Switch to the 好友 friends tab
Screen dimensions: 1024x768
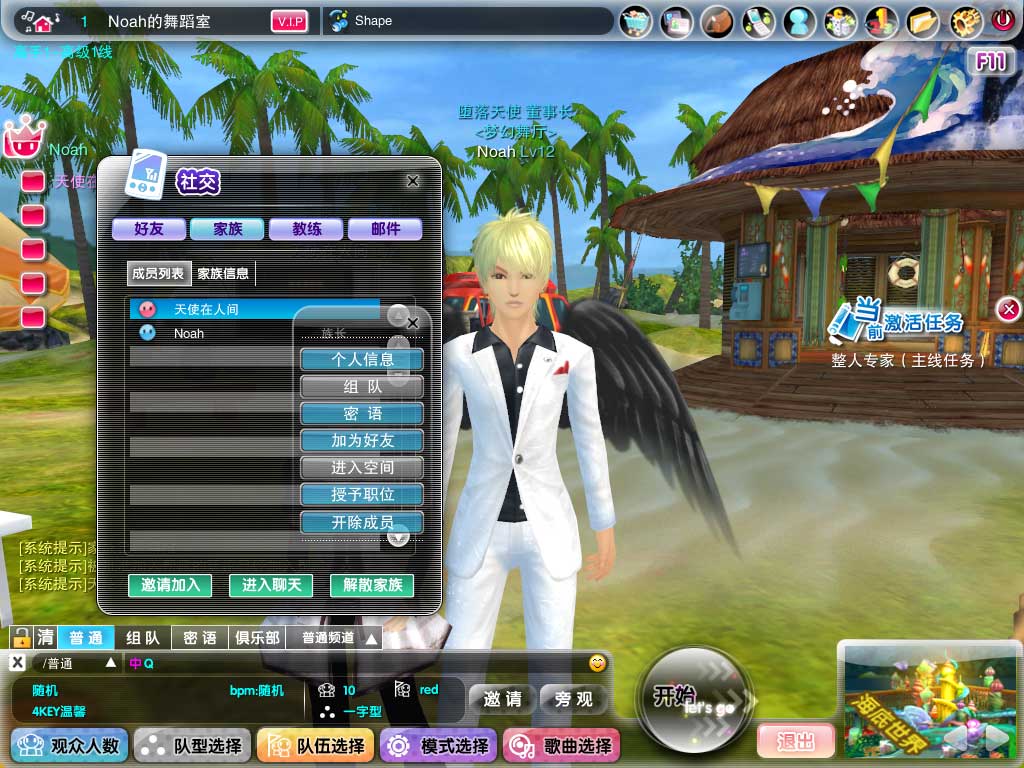[149, 229]
